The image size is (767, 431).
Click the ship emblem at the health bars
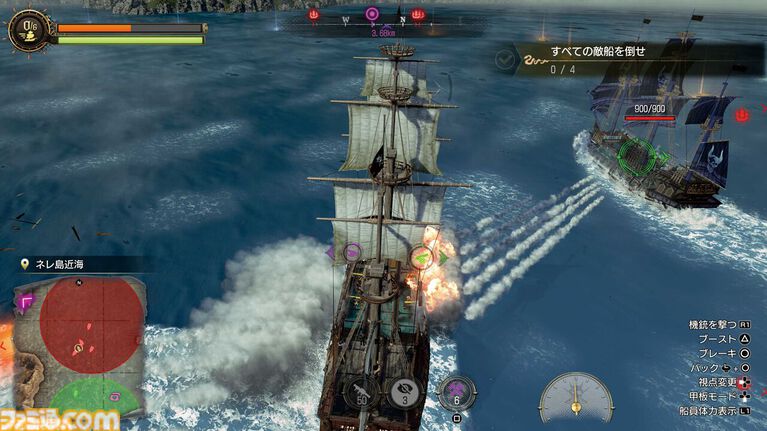point(27,30)
